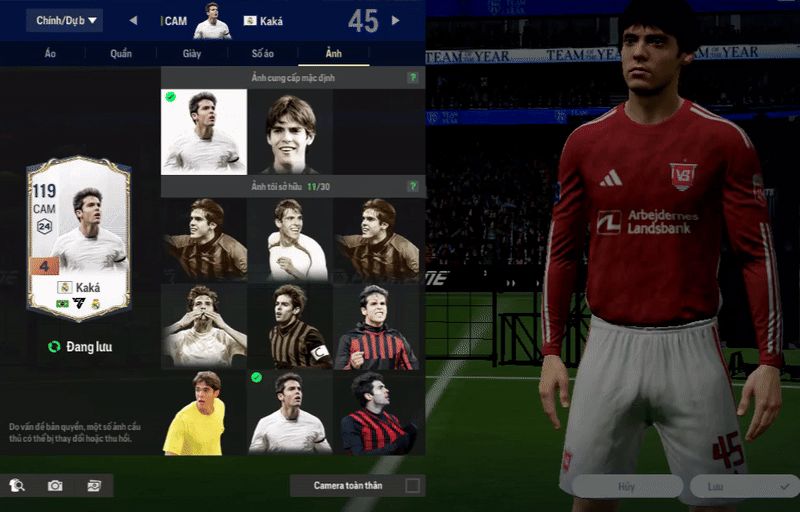Choose the captain armband striped jersey photo
The height and width of the screenshot is (512, 800).
point(290,326)
